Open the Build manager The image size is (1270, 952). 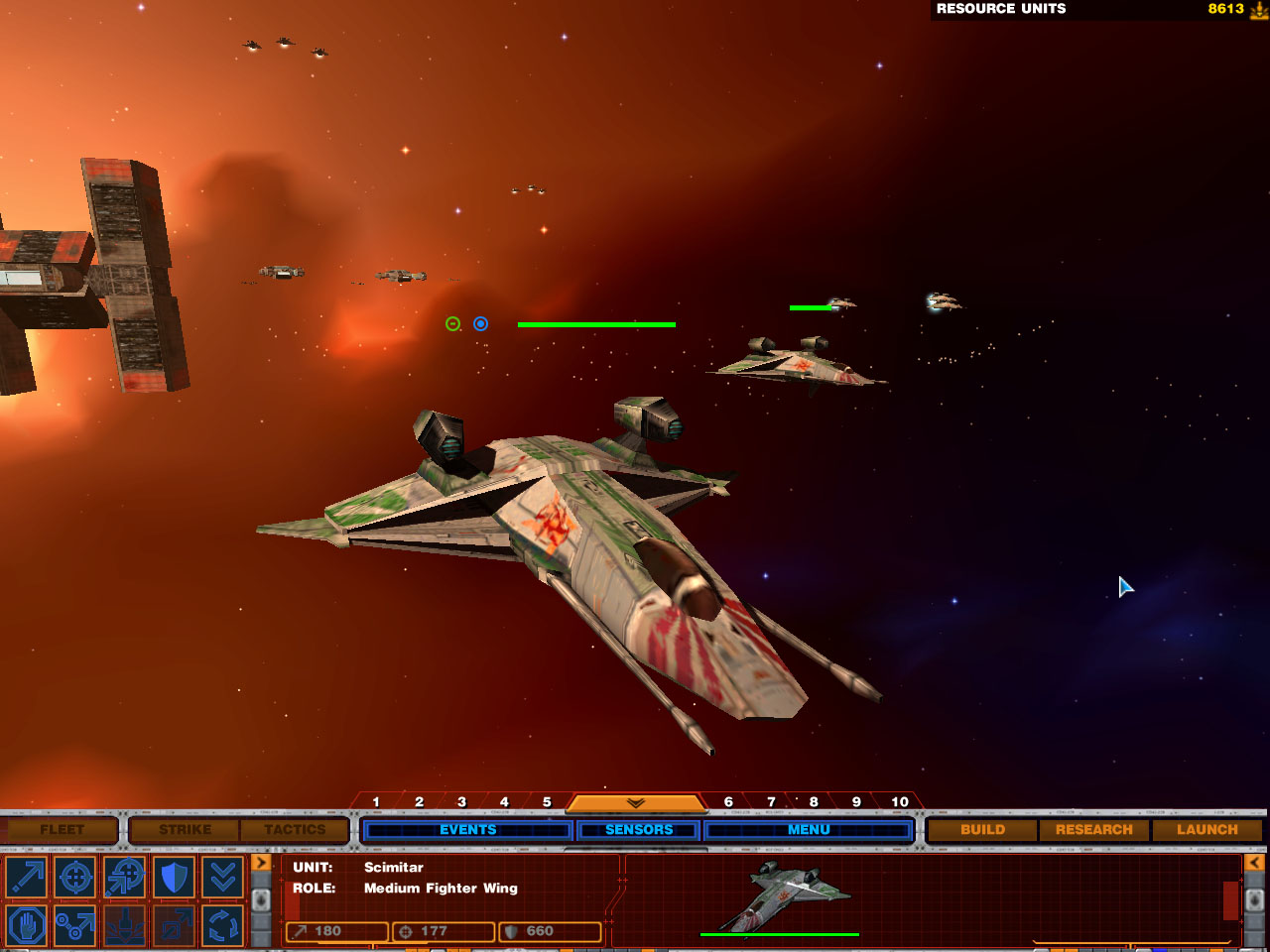(x=982, y=829)
